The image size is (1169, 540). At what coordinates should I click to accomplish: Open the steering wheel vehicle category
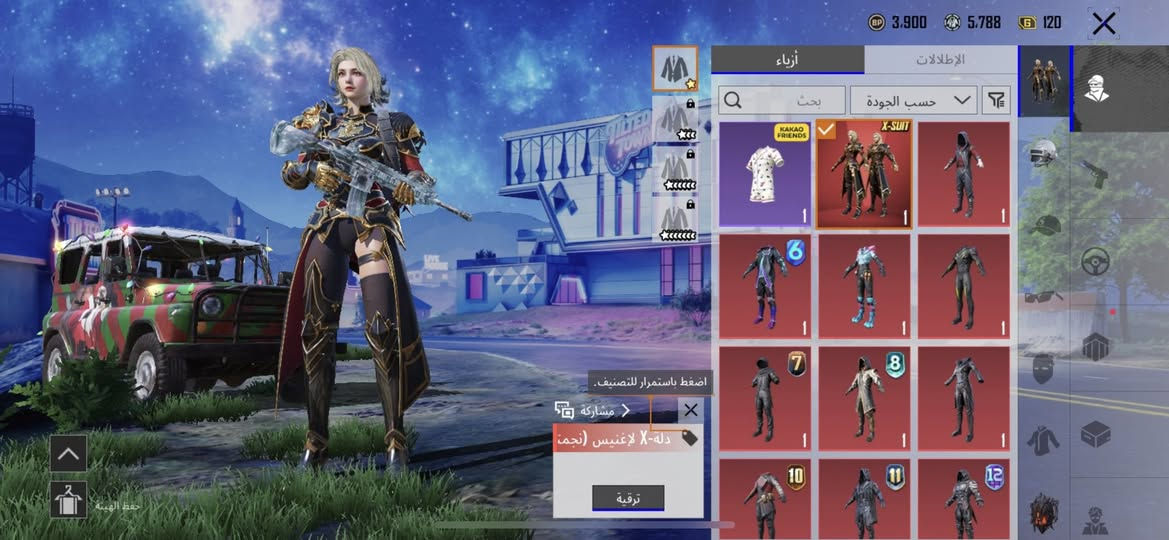click(1096, 260)
